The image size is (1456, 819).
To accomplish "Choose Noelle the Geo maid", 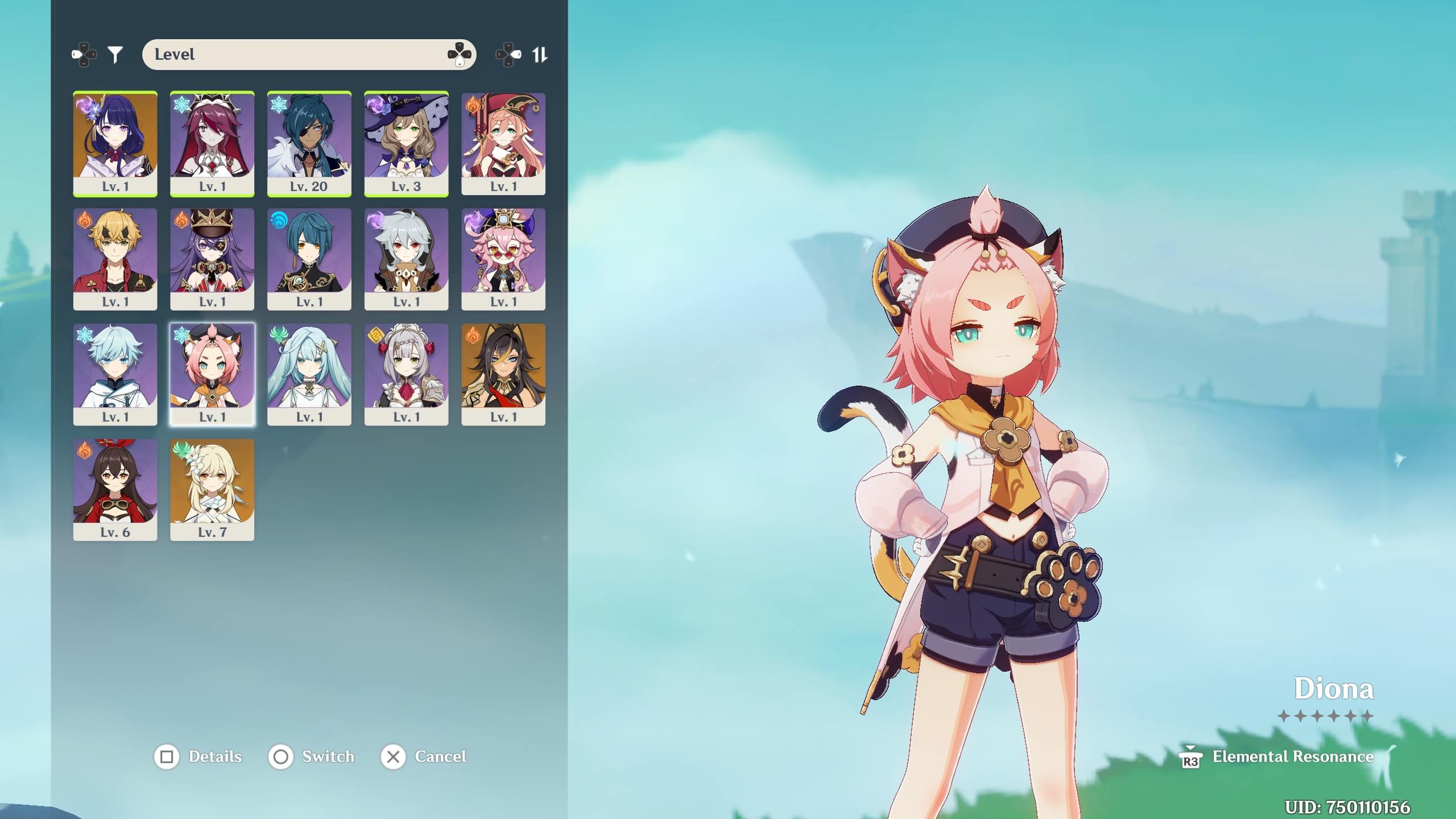I will (x=406, y=374).
